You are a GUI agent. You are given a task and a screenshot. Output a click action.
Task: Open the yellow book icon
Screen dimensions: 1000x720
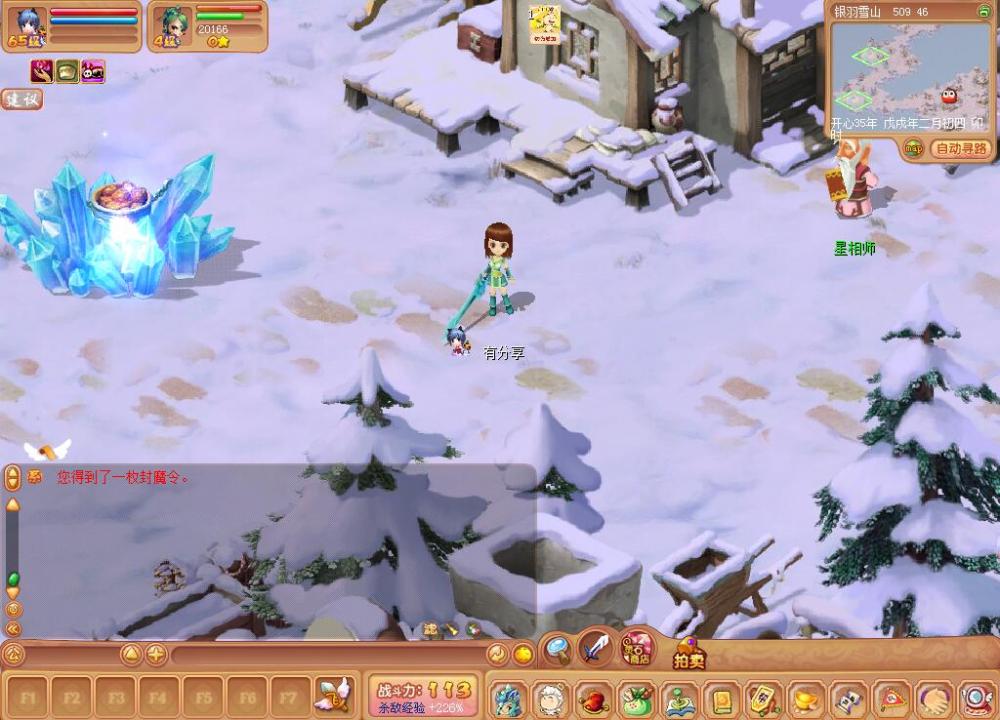[720, 699]
